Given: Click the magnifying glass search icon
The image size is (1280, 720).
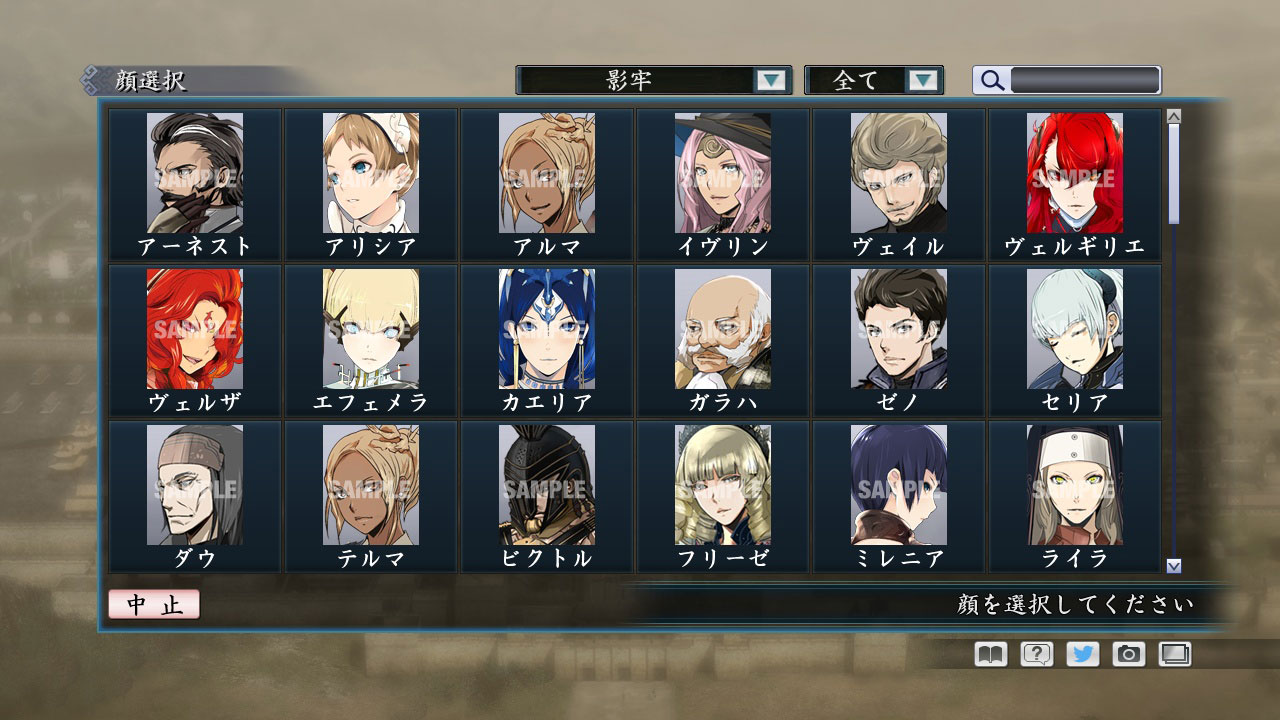Looking at the screenshot, I should point(991,80).
